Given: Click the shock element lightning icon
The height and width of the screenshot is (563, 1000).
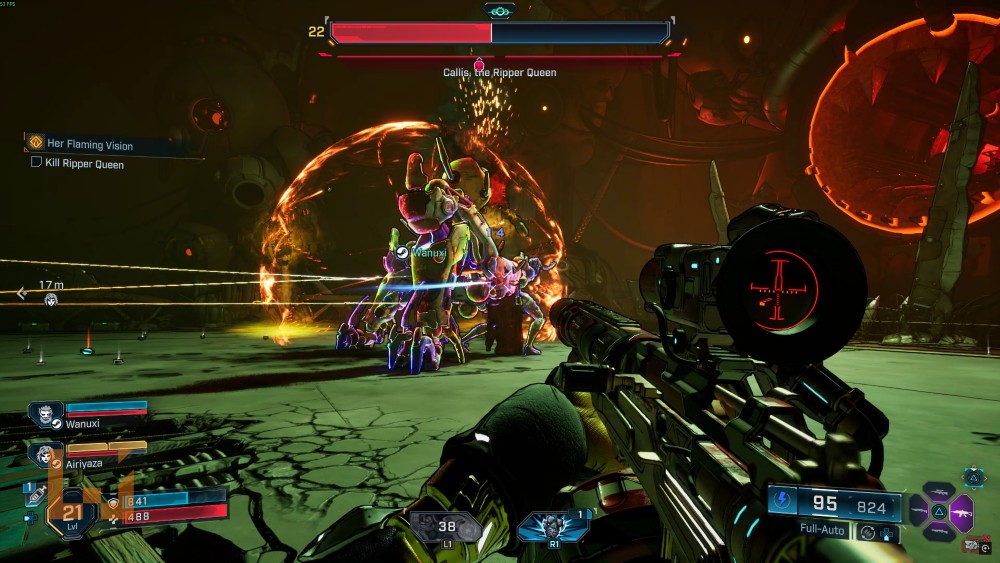Looking at the screenshot, I should point(783,503).
